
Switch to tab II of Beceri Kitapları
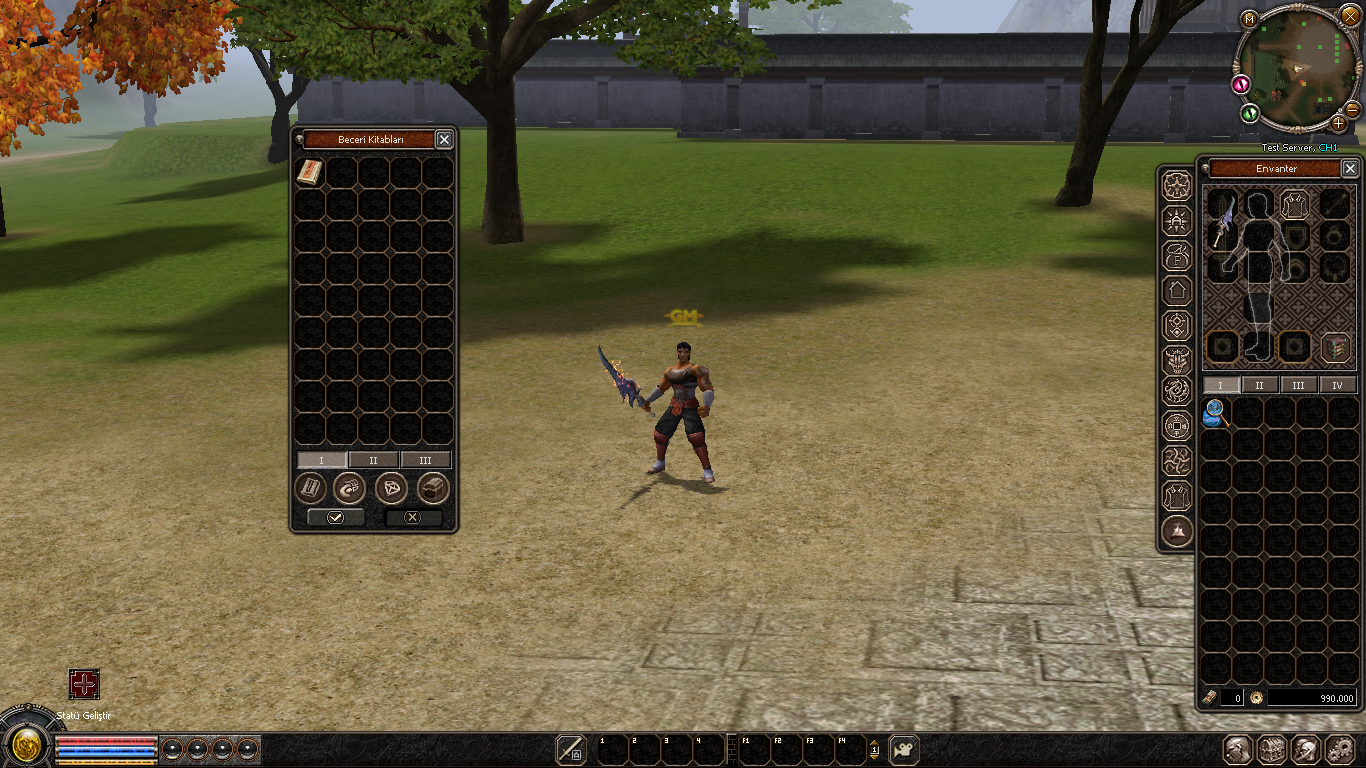(374, 460)
